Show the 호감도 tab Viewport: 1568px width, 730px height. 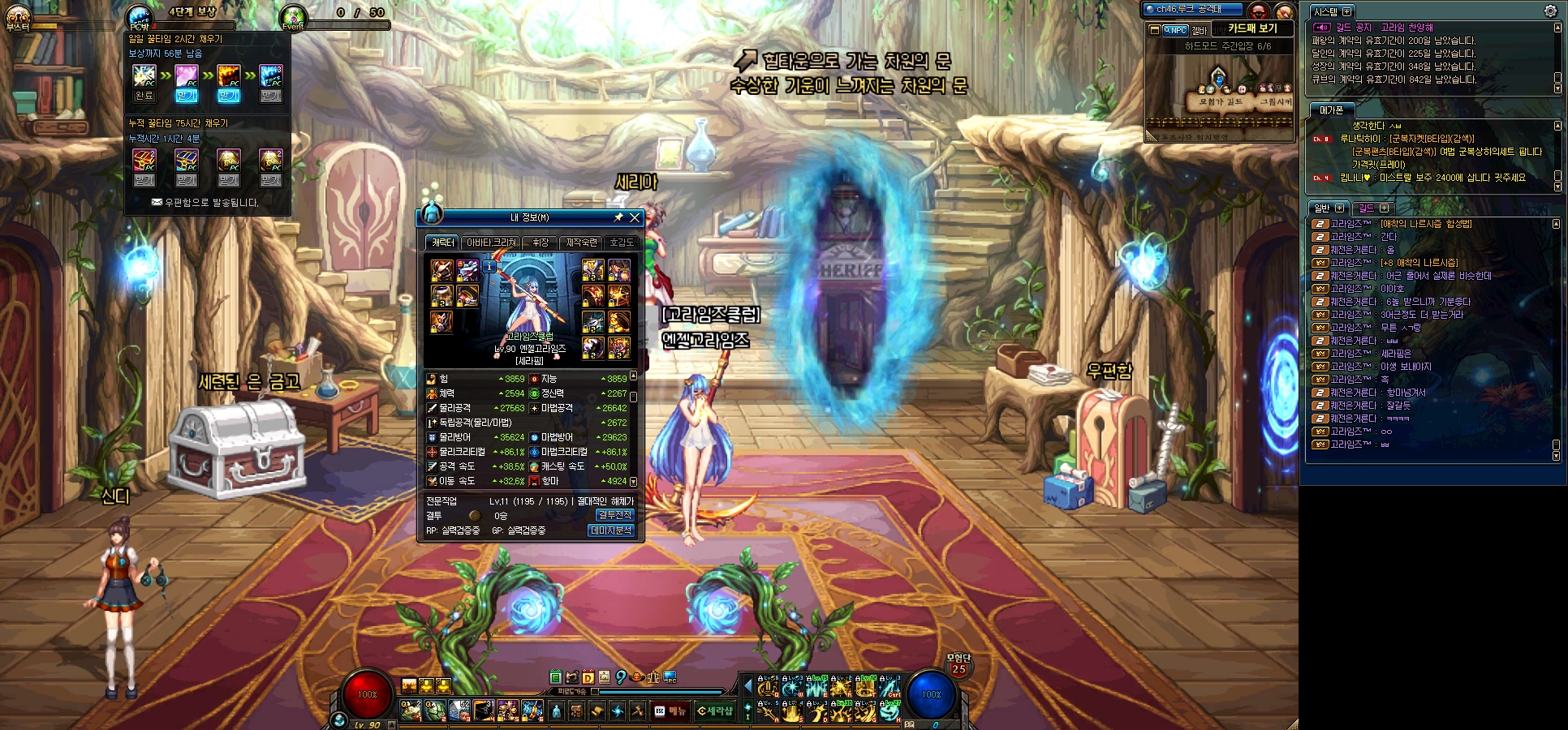622,243
